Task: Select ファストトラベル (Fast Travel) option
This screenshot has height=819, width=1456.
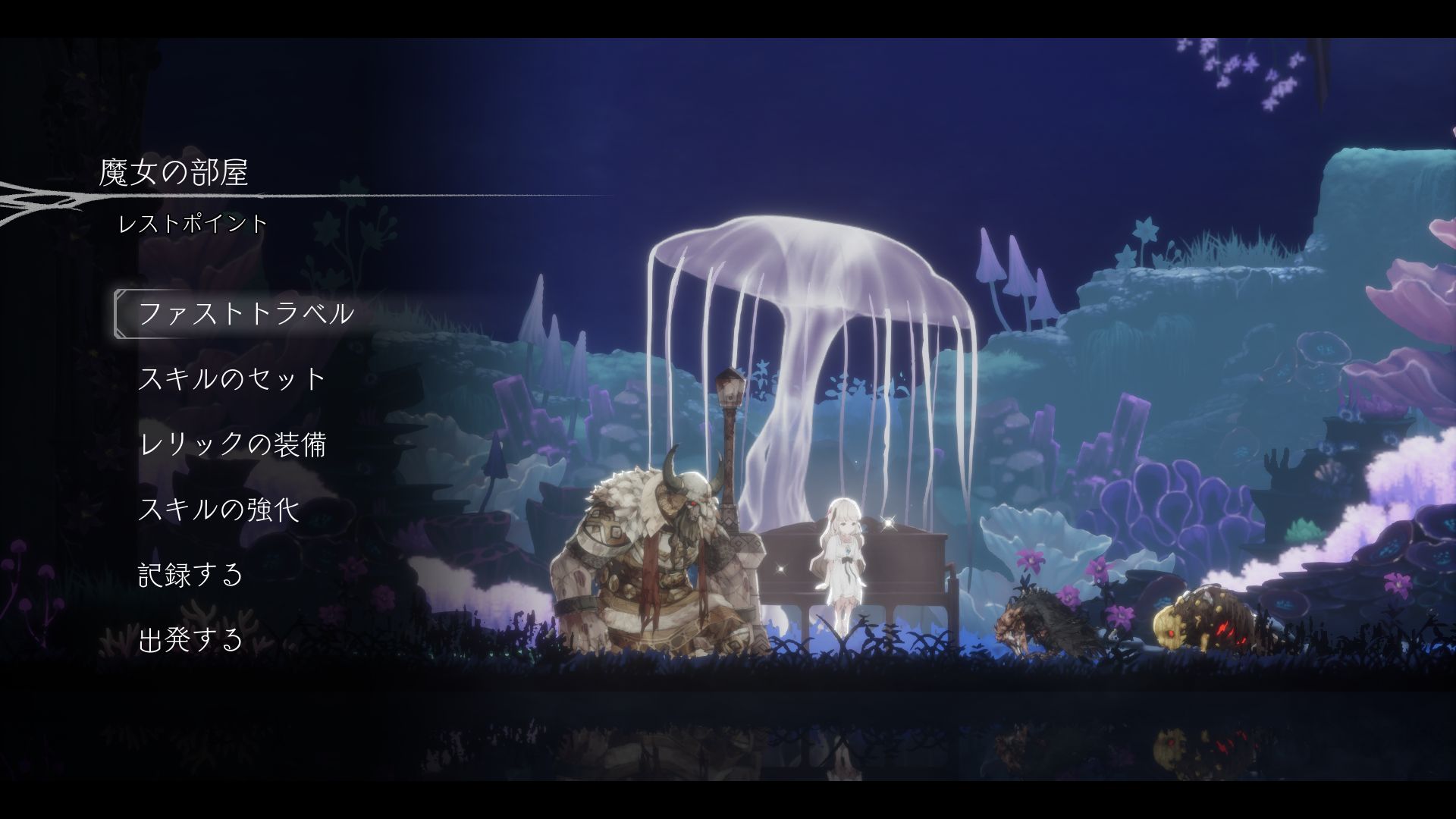Action: (x=246, y=314)
